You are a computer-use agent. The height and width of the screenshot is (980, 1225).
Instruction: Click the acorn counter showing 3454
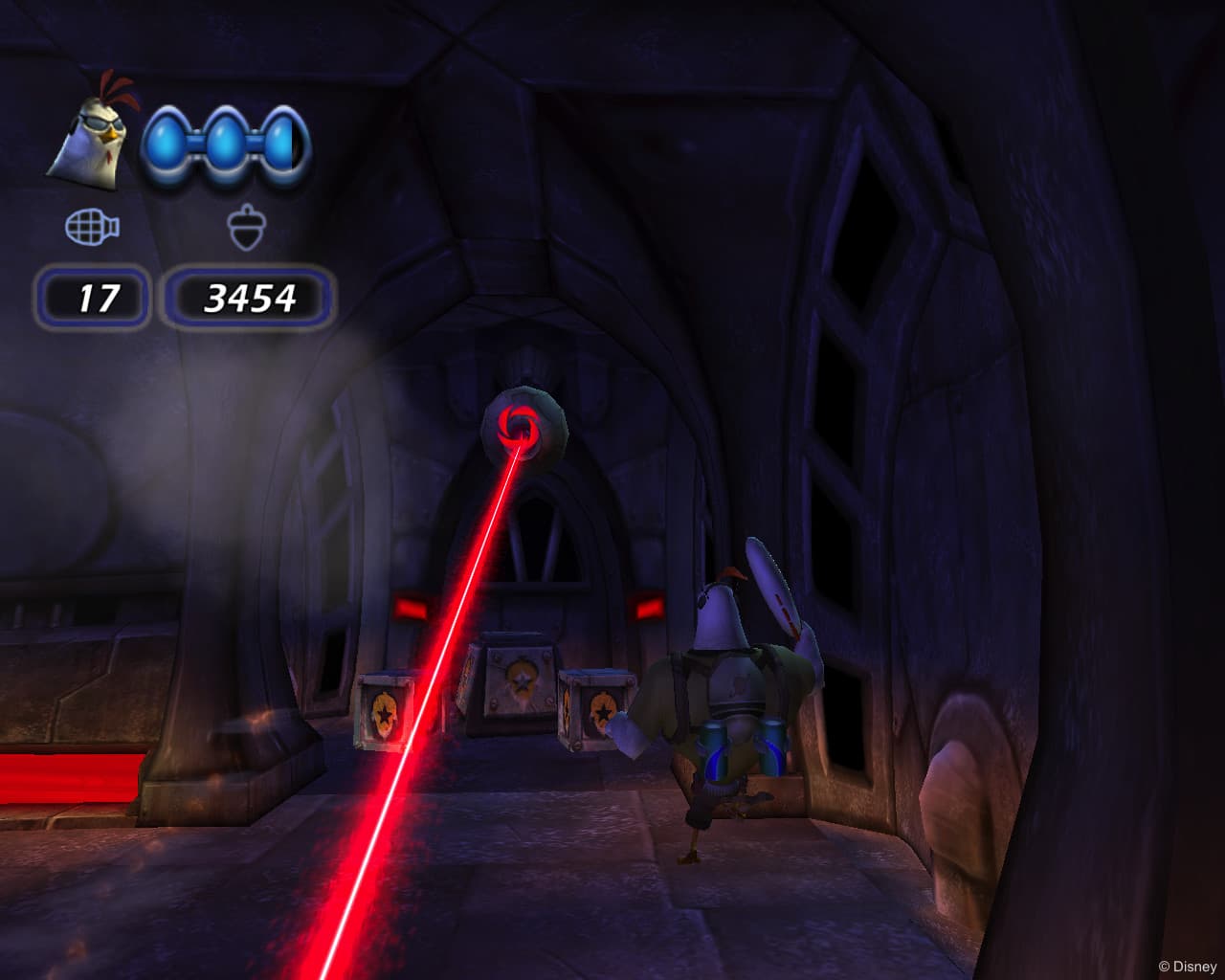pyautogui.click(x=250, y=299)
